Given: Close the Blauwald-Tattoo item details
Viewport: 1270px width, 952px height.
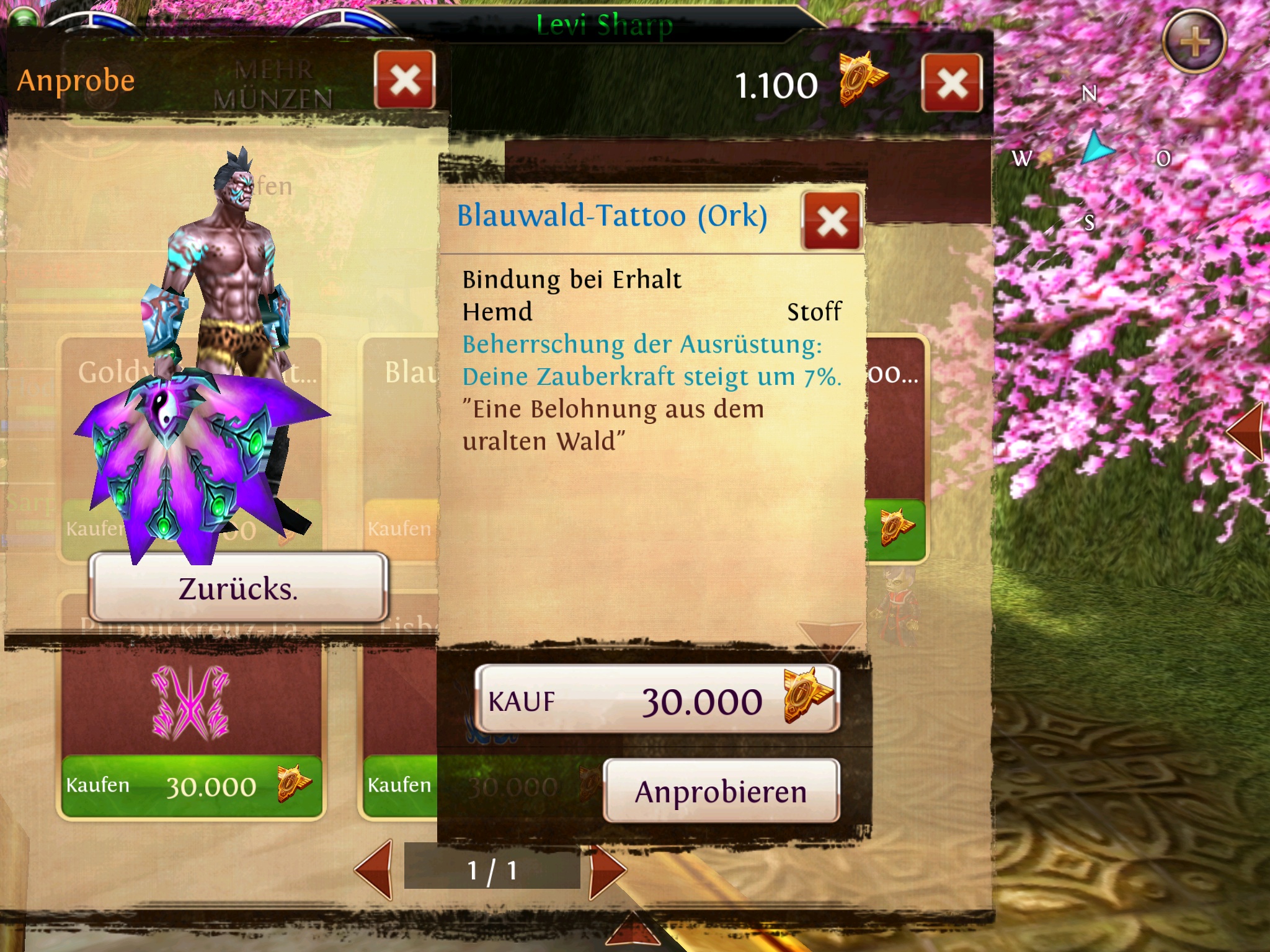Looking at the screenshot, I should click(832, 221).
